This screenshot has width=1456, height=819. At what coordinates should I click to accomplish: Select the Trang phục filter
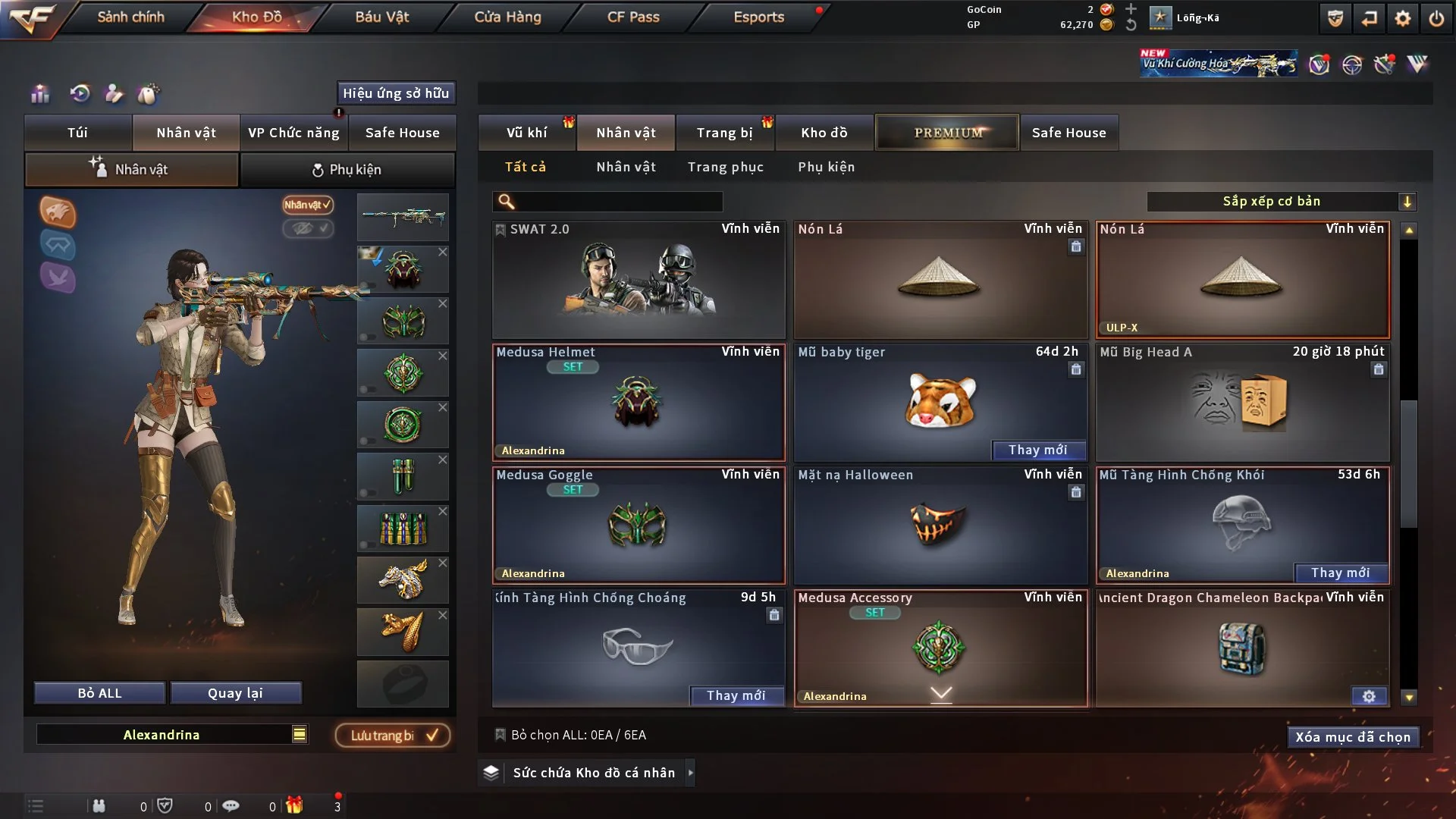[x=725, y=167]
